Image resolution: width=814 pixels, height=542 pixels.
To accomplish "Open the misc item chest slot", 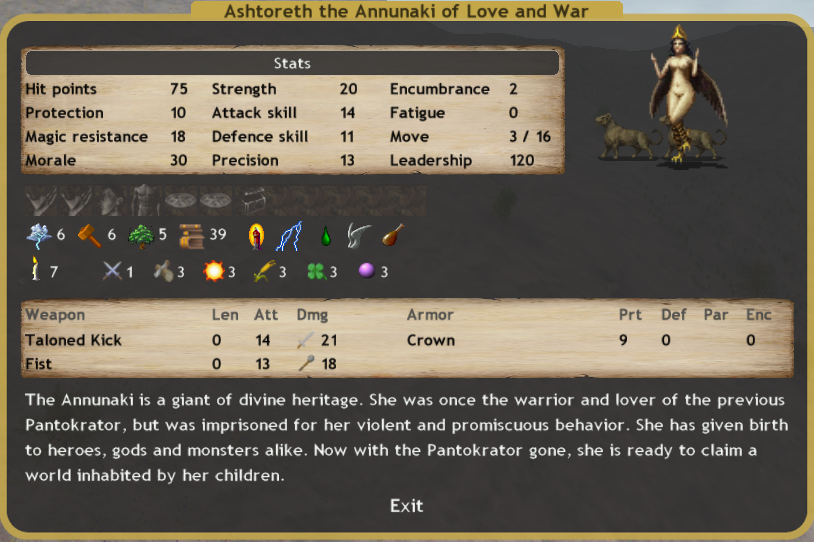I will 250,201.
